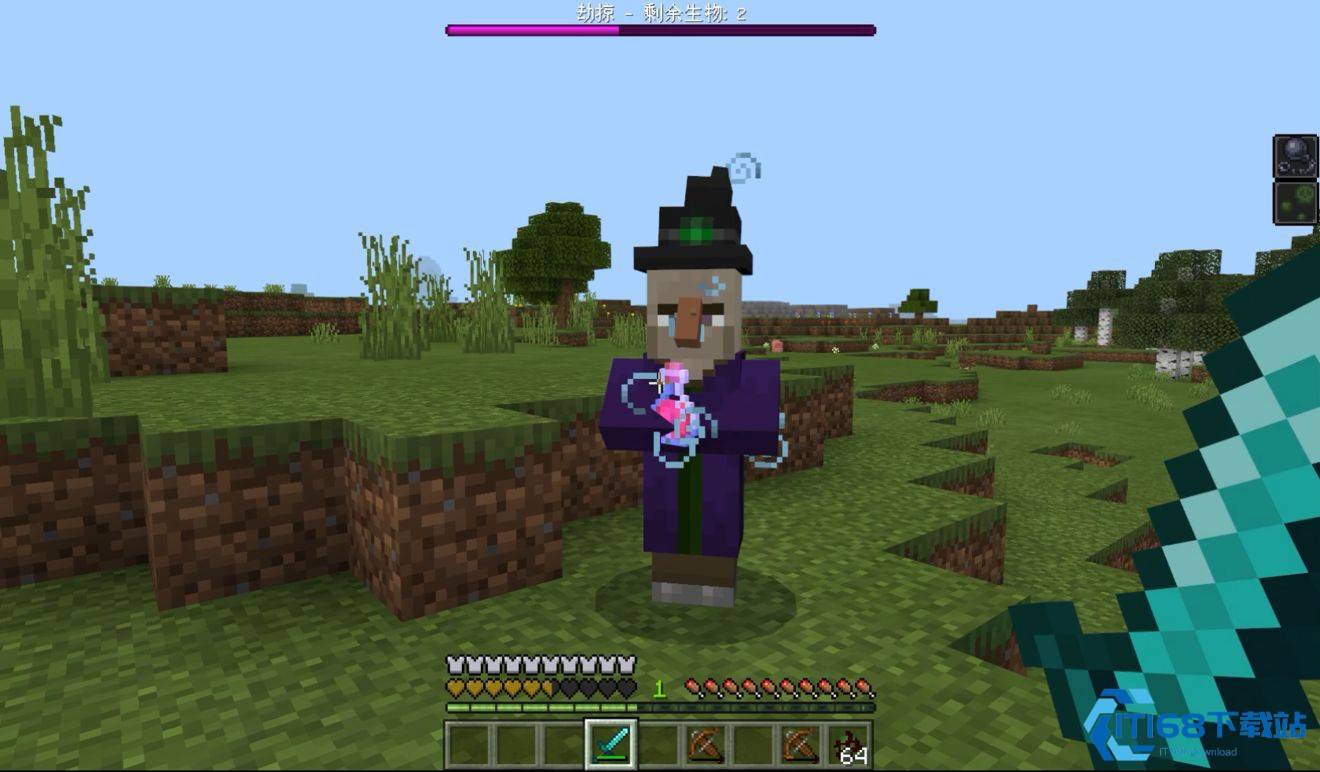Click the green bubbles status effect icon

(x=1295, y=203)
